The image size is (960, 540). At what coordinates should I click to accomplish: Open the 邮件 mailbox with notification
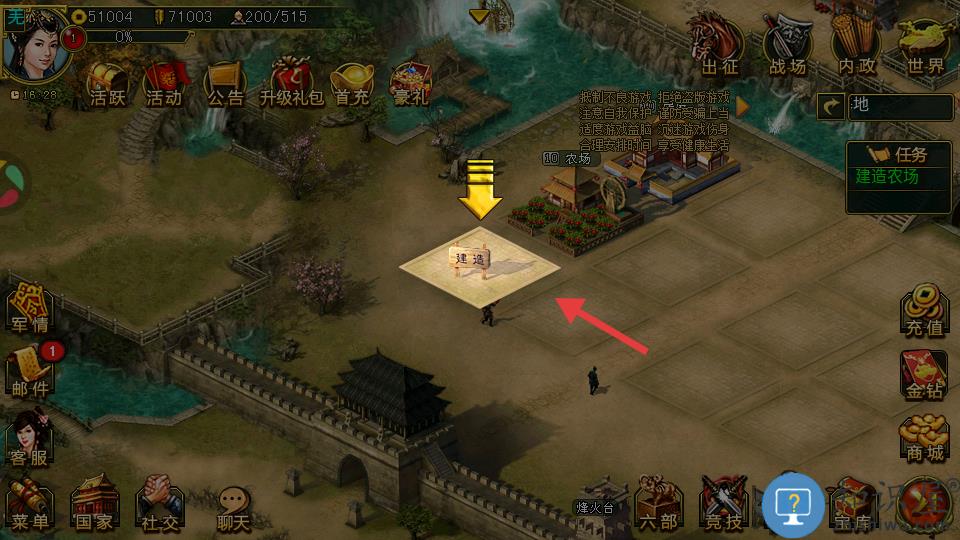pos(30,370)
